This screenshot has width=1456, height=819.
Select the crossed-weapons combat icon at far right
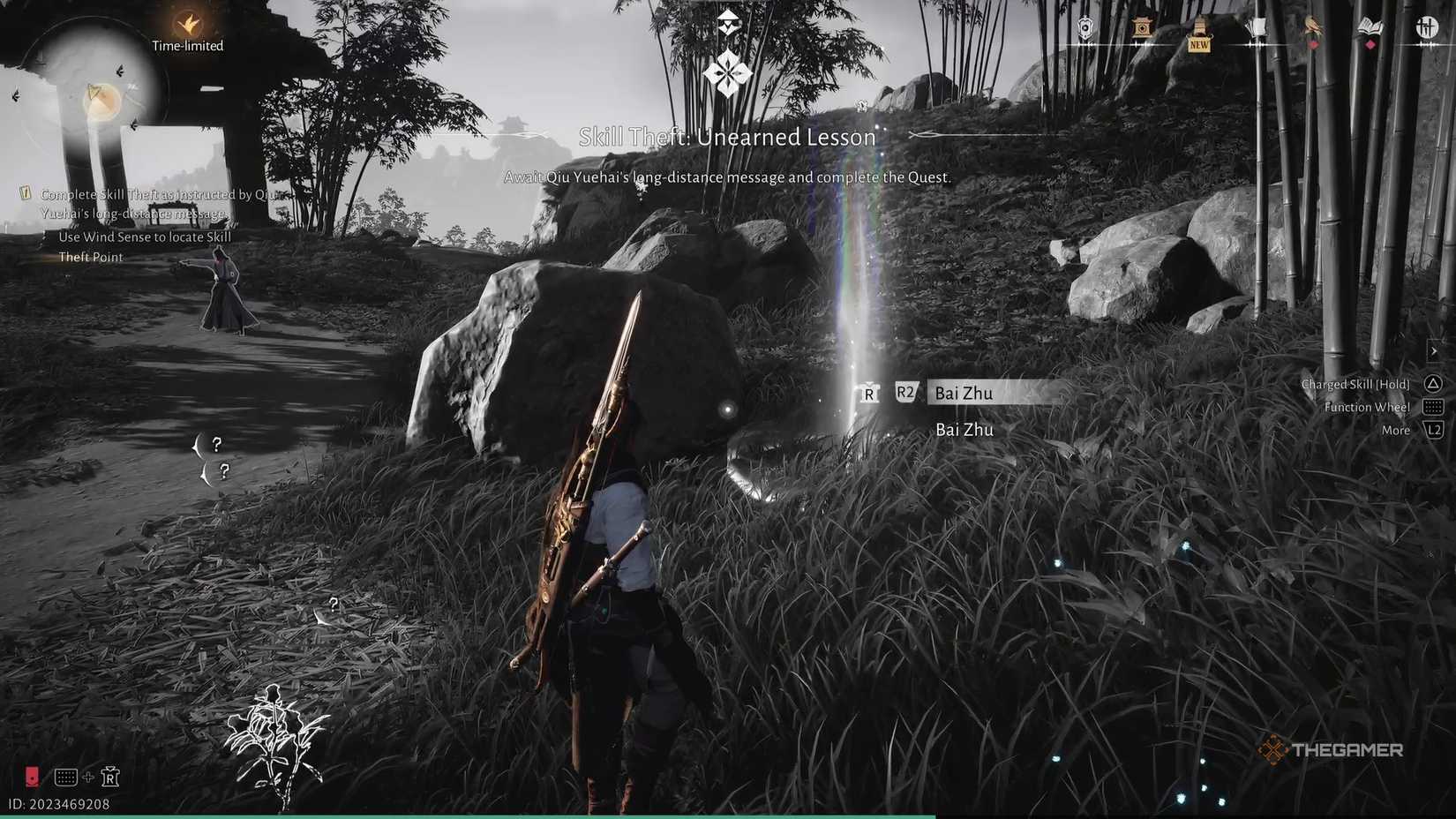coord(1426,26)
